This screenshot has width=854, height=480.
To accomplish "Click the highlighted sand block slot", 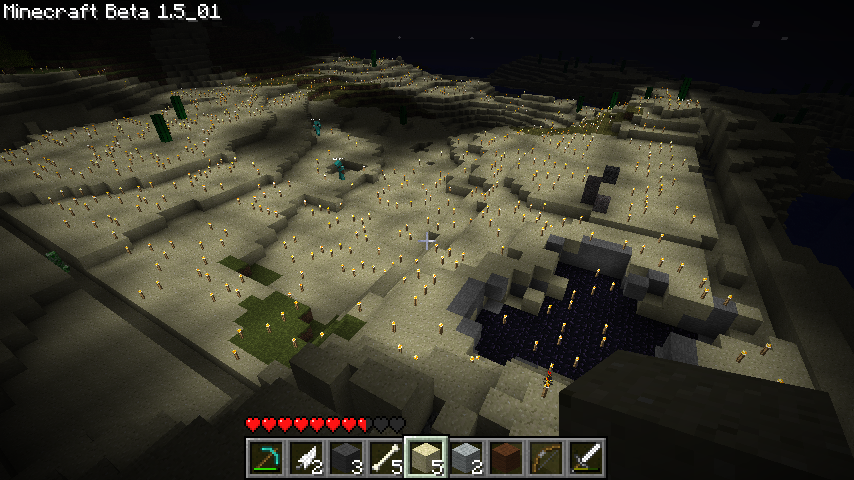I will (x=426, y=457).
